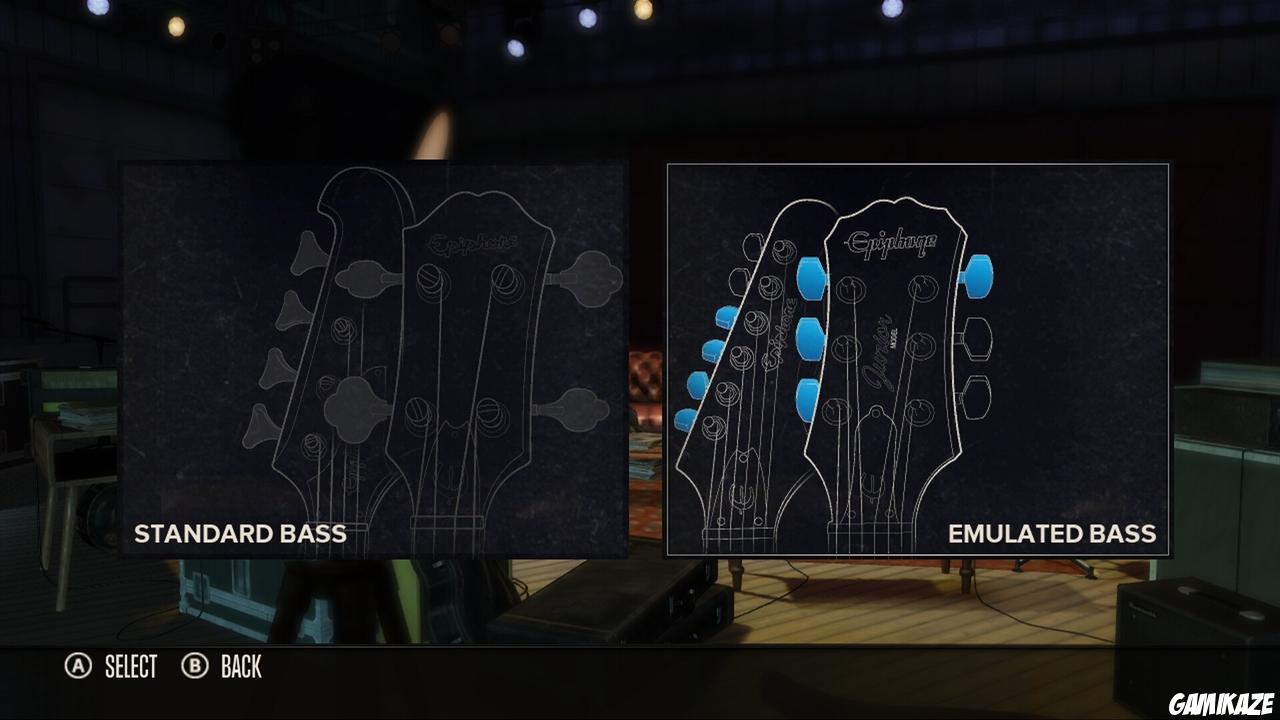Switch to the Emulated Bass option
The height and width of the screenshot is (720, 1280).
pyautogui.click(x=1053, y=534)
